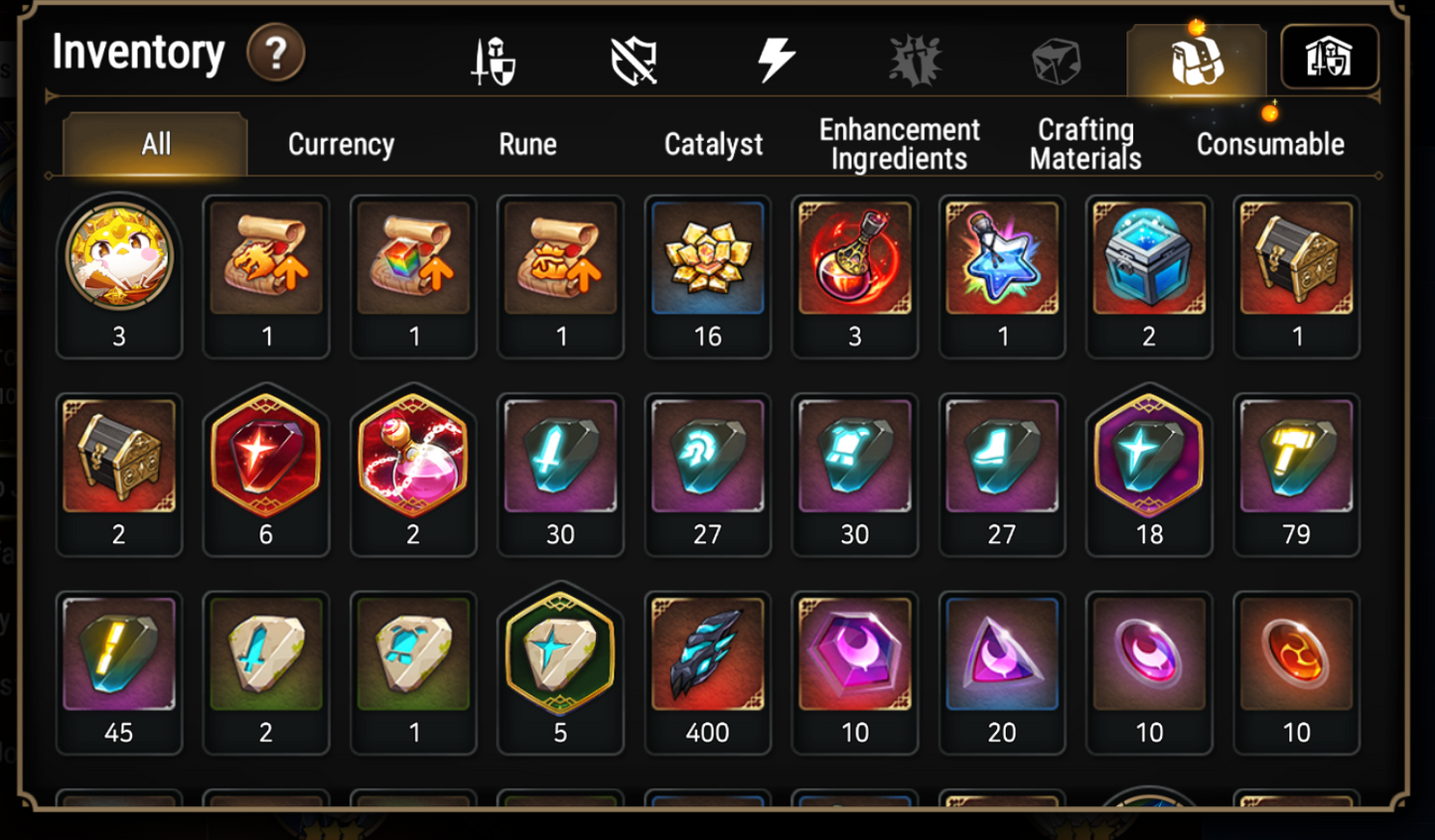1435x840 pixels.
Task: Select the gold stone stack of 16
Action: (707, 258)
